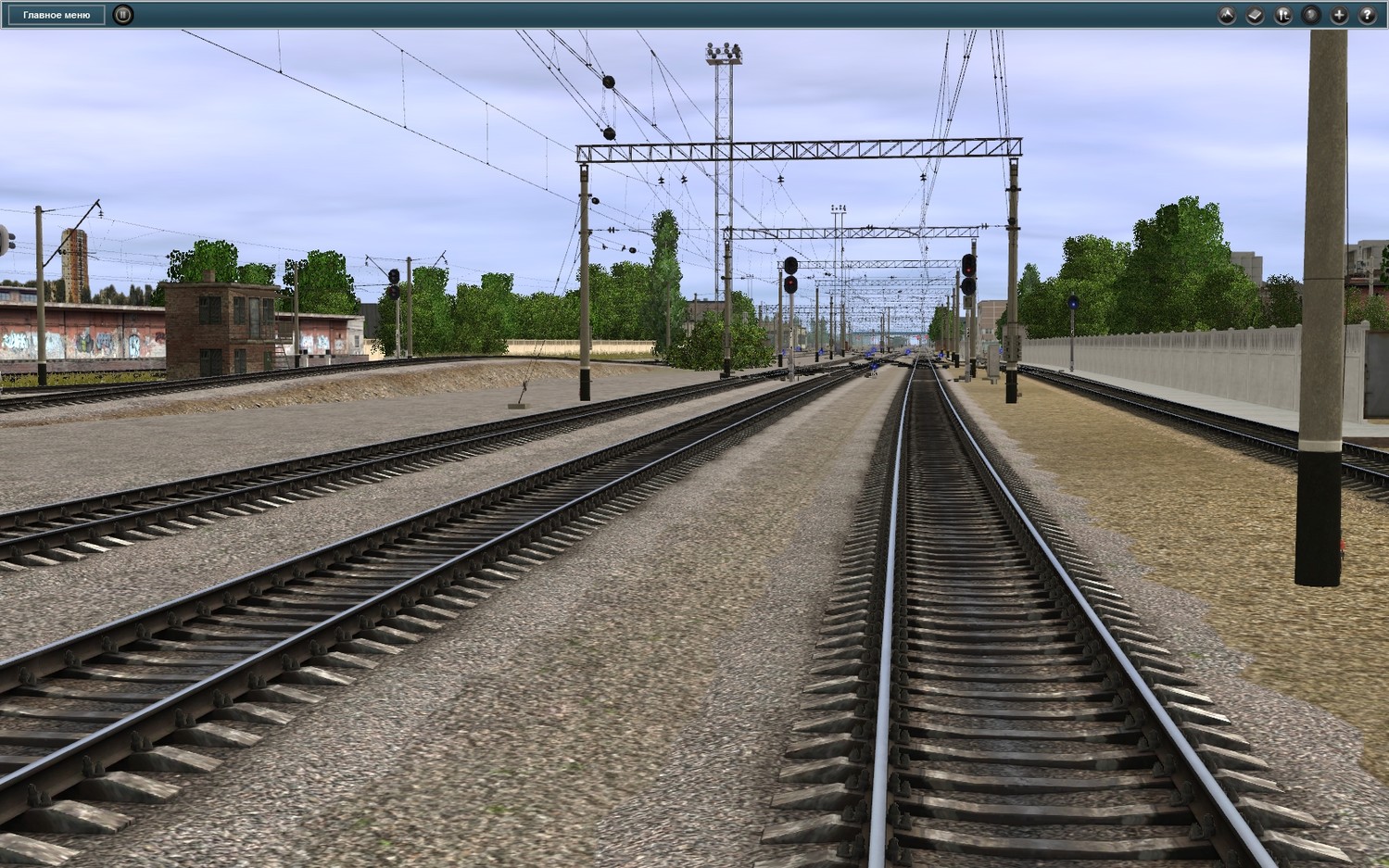Activate the plus icon button
1389x868 pixels.
pos(1338,15)
